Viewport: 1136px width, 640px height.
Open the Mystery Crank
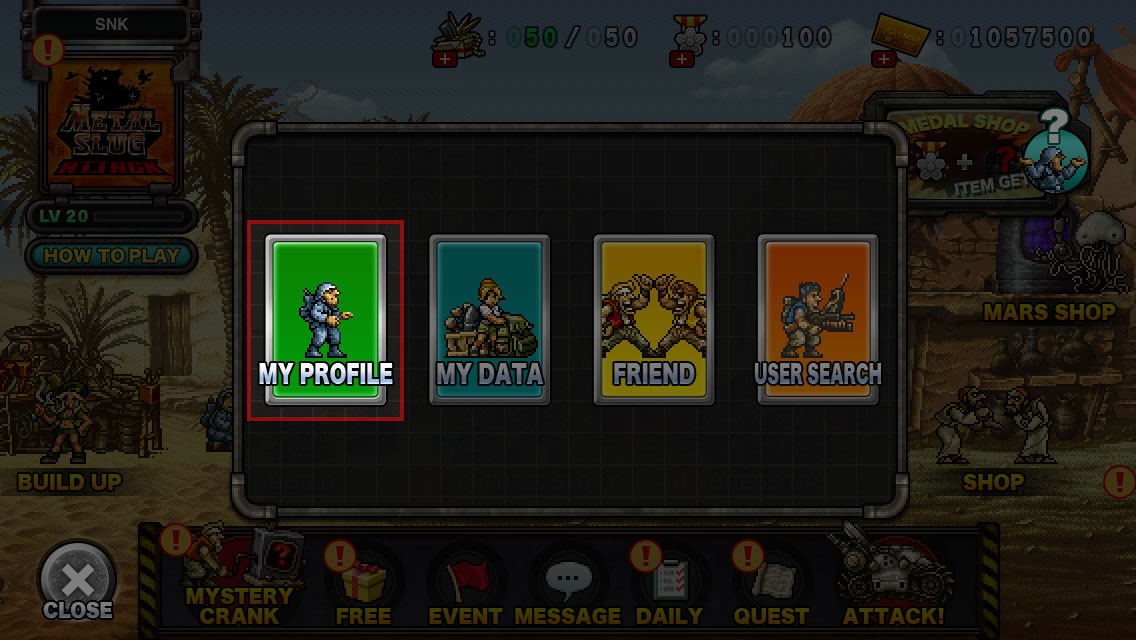(238, 582)
